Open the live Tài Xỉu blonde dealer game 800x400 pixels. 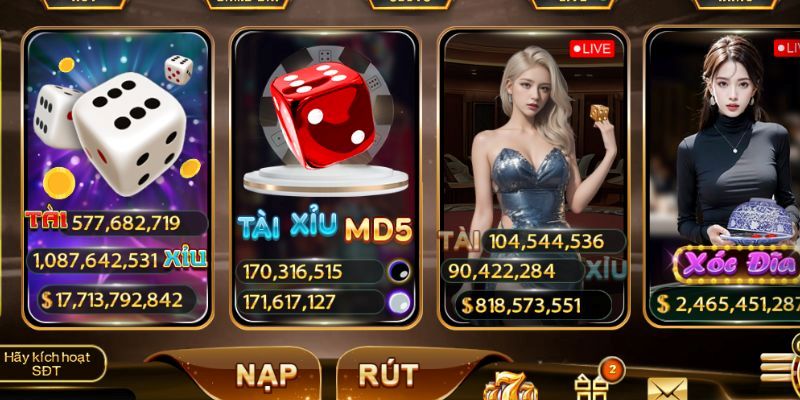pos(533,150)
